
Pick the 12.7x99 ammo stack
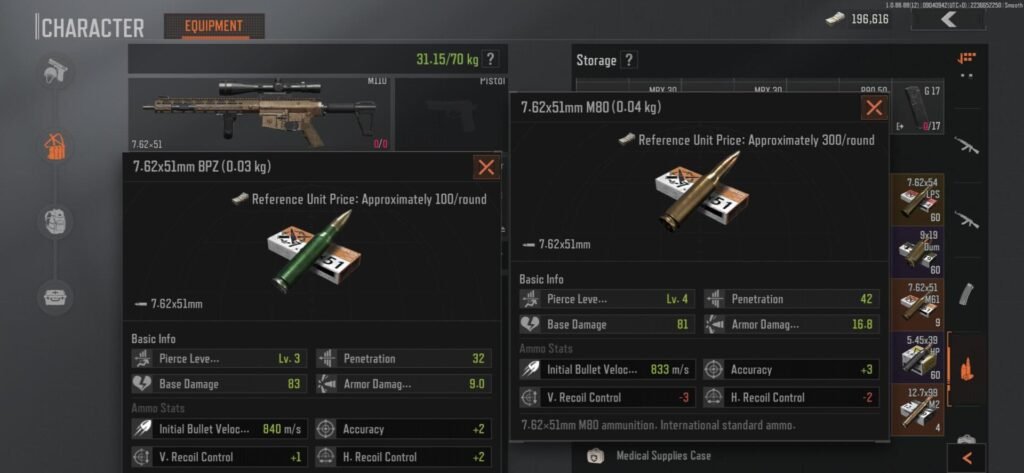pos(918,410)
